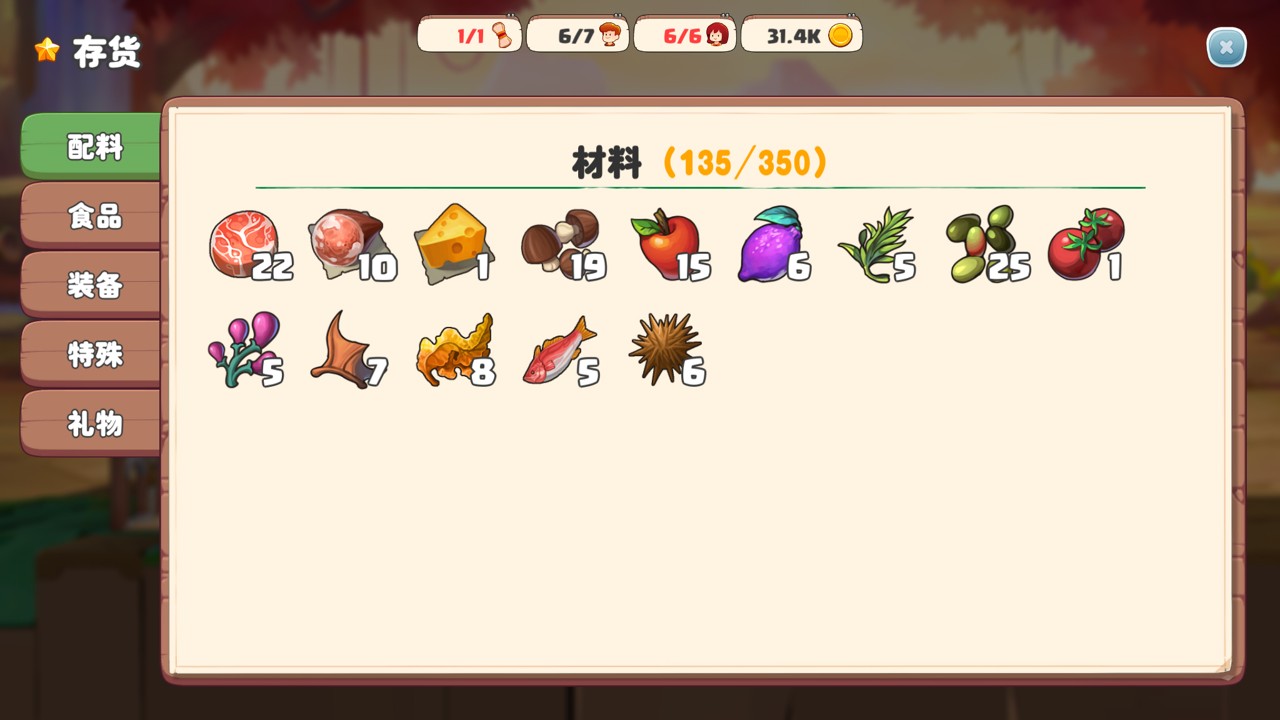Select the red tomatoes item
This screenshot has width=1280, height=720.
1085,245
